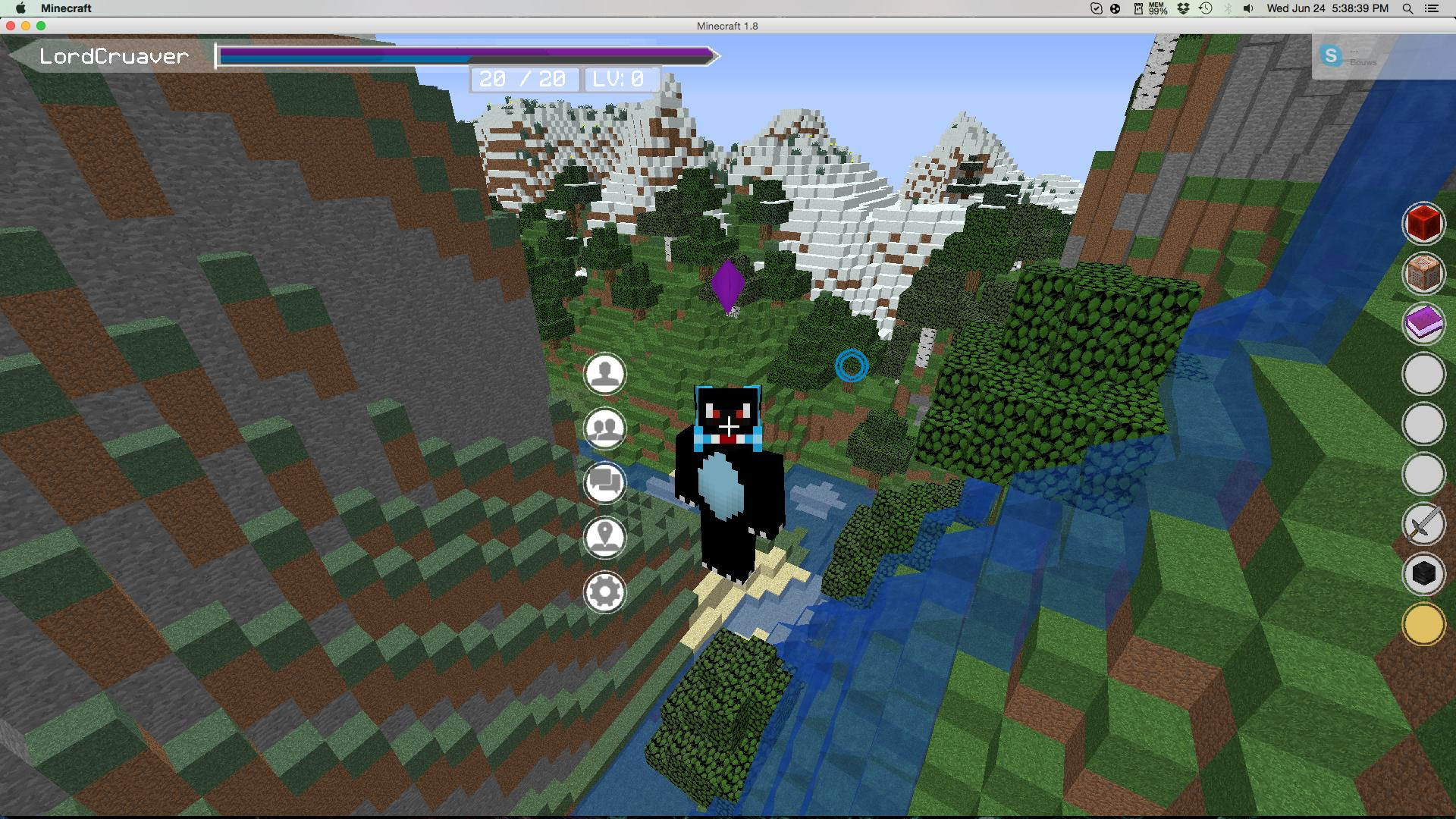This screenshot has height=819, width=1456.
Task: Click the LordCruaver name plate
Action: (x=114, y=55)
